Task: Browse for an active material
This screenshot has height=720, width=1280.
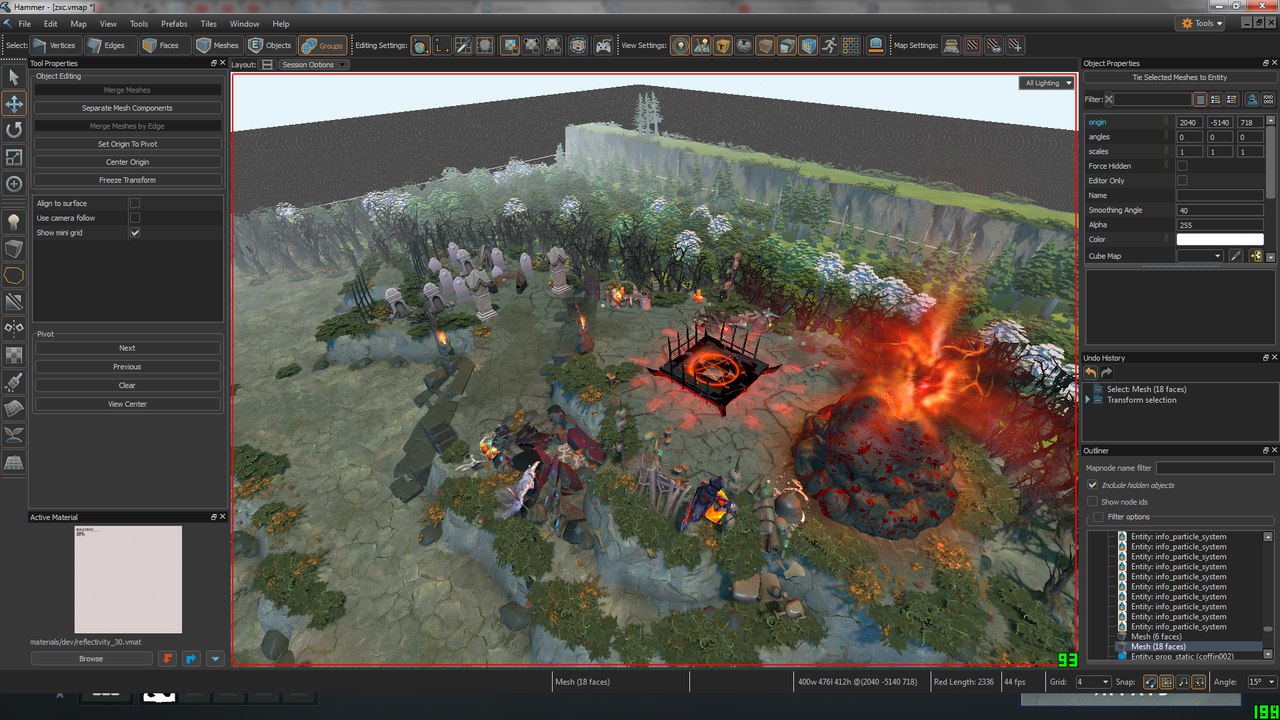Action: pyautogui.click(x=91, y=658)
